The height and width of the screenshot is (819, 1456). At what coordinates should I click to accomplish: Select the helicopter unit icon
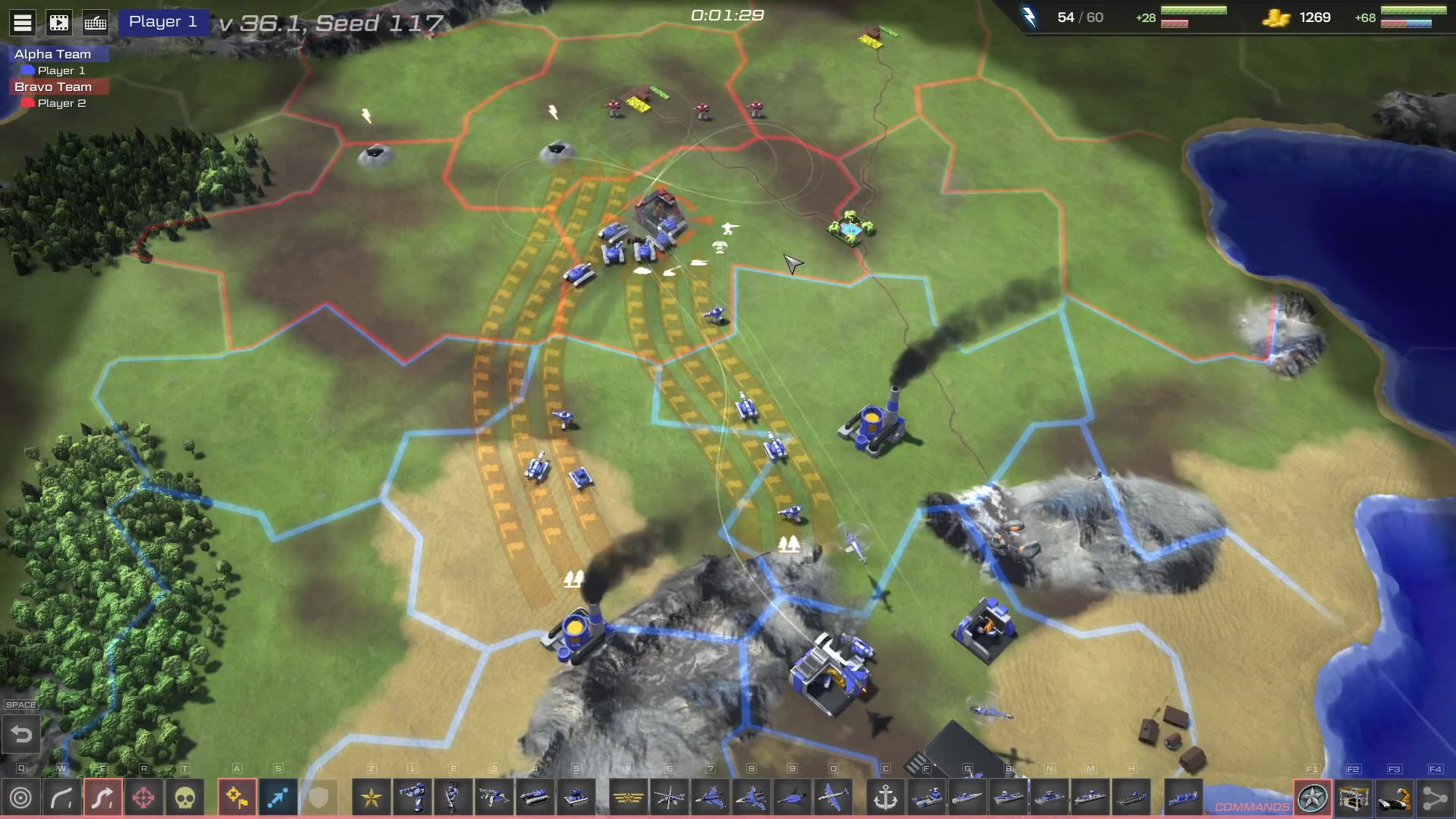(670, 798)
